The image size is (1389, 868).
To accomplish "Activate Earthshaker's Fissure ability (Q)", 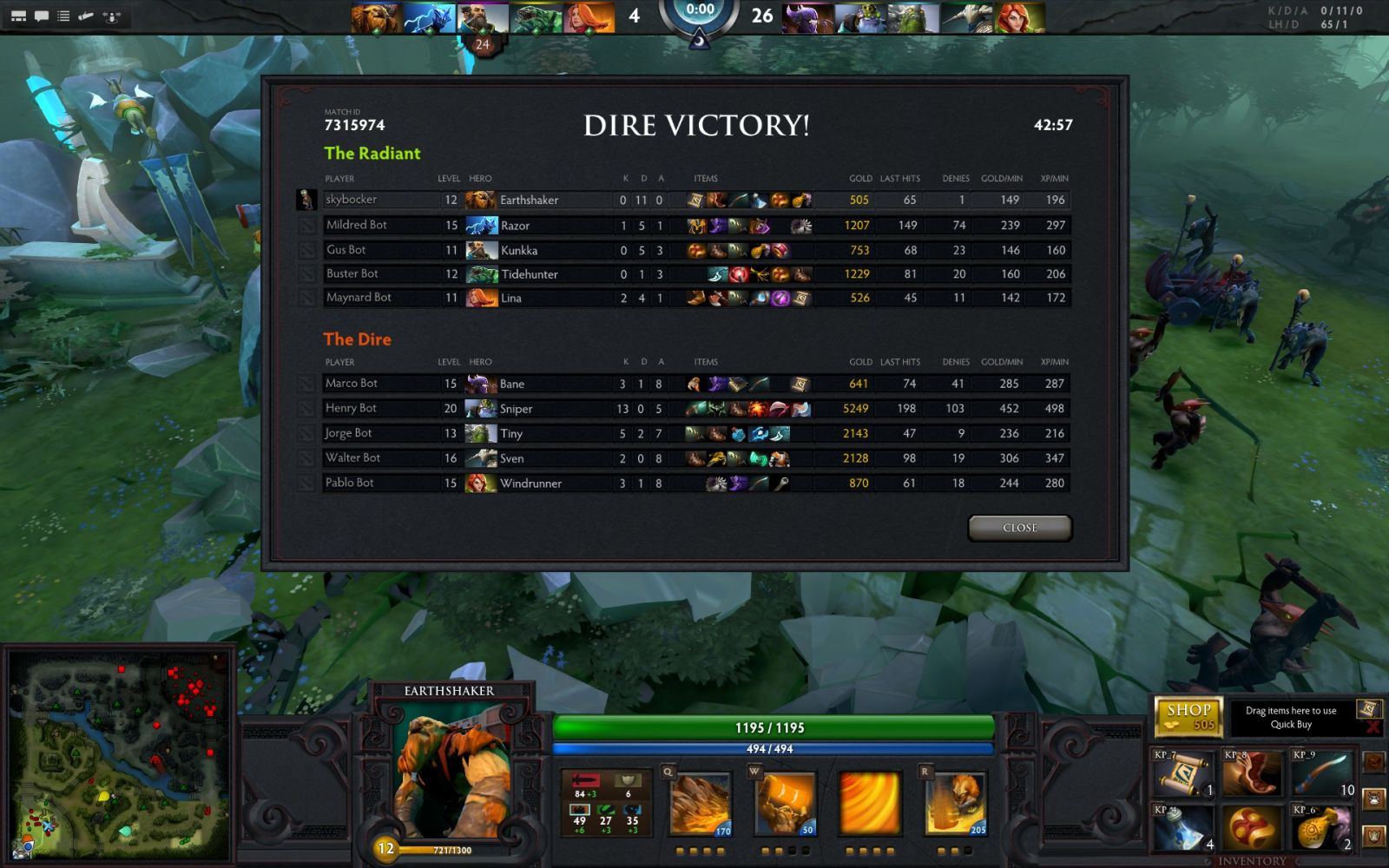I will [701, 804].
